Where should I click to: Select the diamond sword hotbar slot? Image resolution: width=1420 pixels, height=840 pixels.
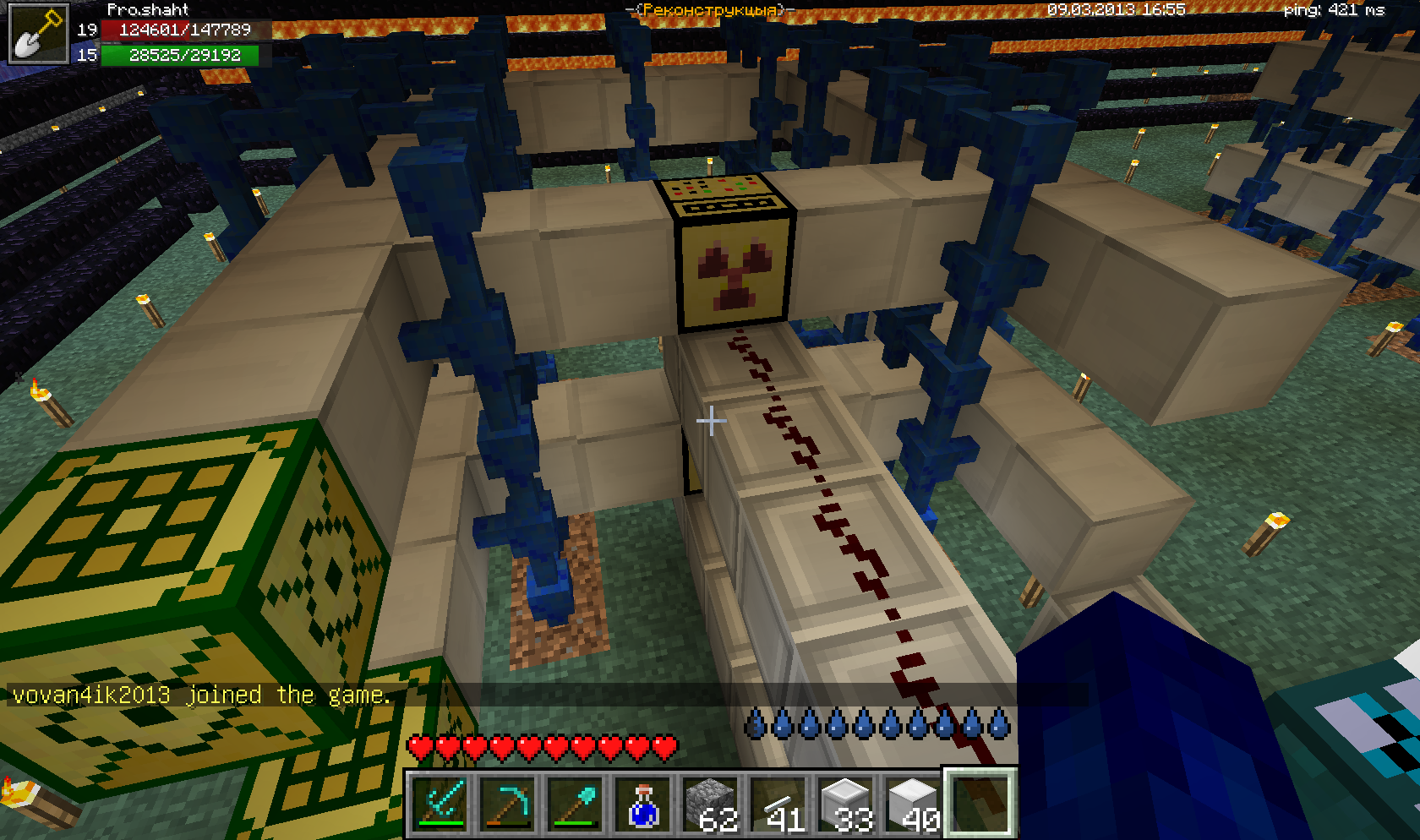coord(440,804)
